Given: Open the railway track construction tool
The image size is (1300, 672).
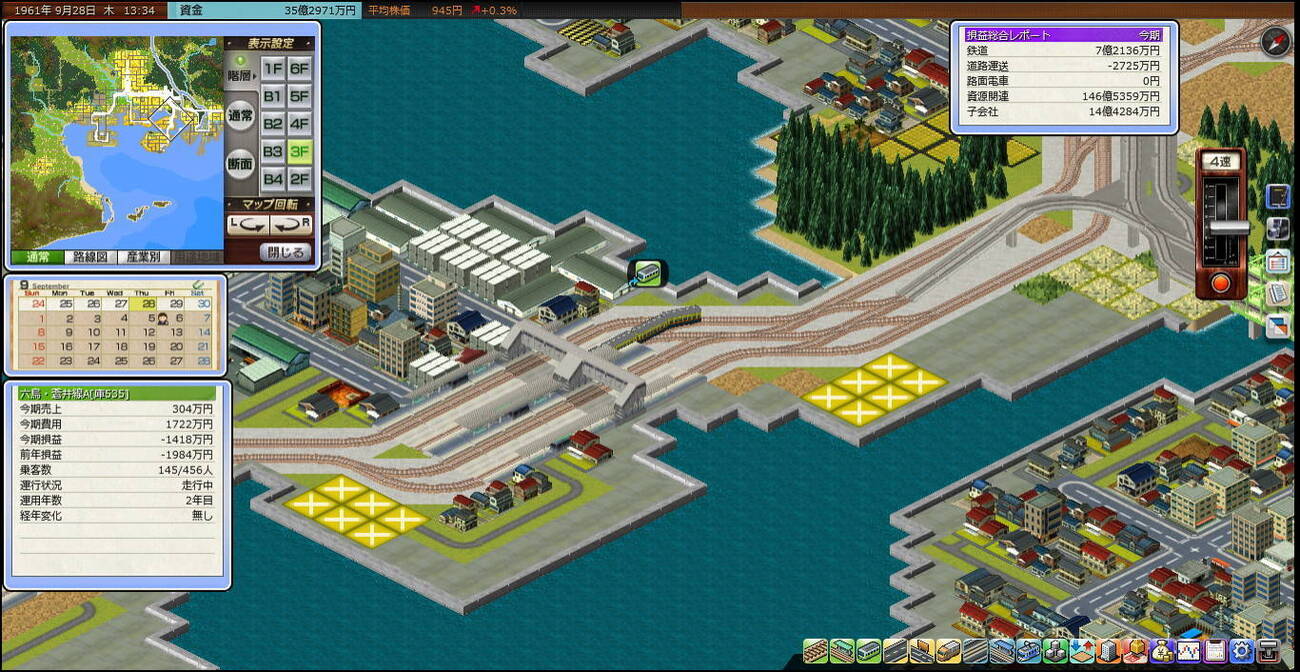Looking at the screenshot, I should pyautogui.click(x=815, y=650).
